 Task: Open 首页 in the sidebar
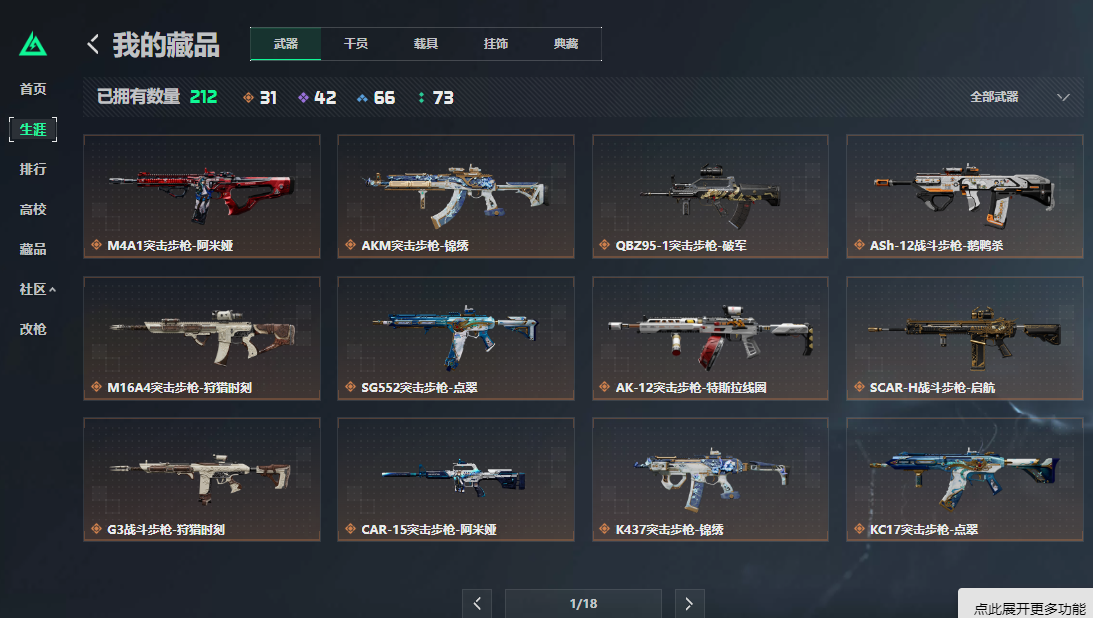coord(33,89)
